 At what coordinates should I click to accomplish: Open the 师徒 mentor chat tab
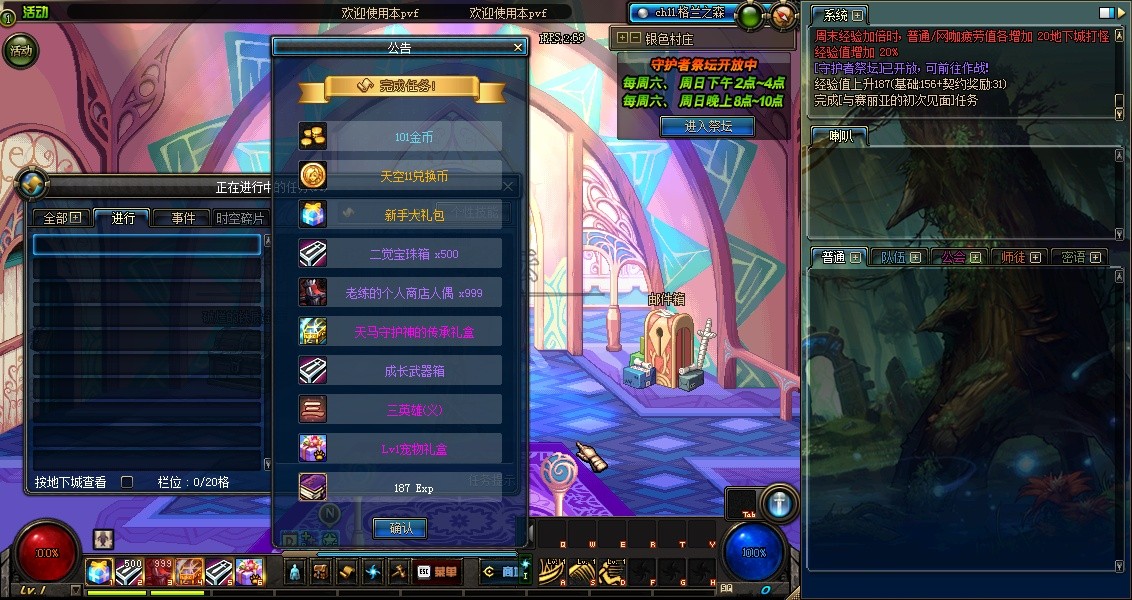(x=1020, y=257)
